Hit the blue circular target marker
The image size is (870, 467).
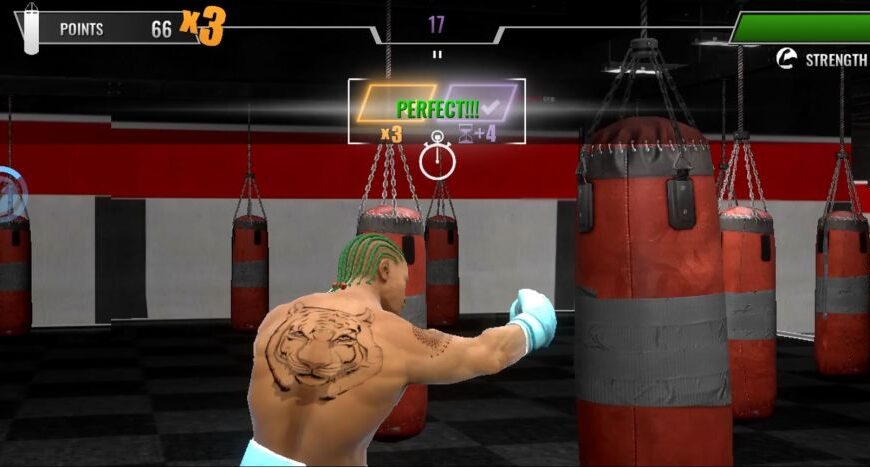[9, 193]
